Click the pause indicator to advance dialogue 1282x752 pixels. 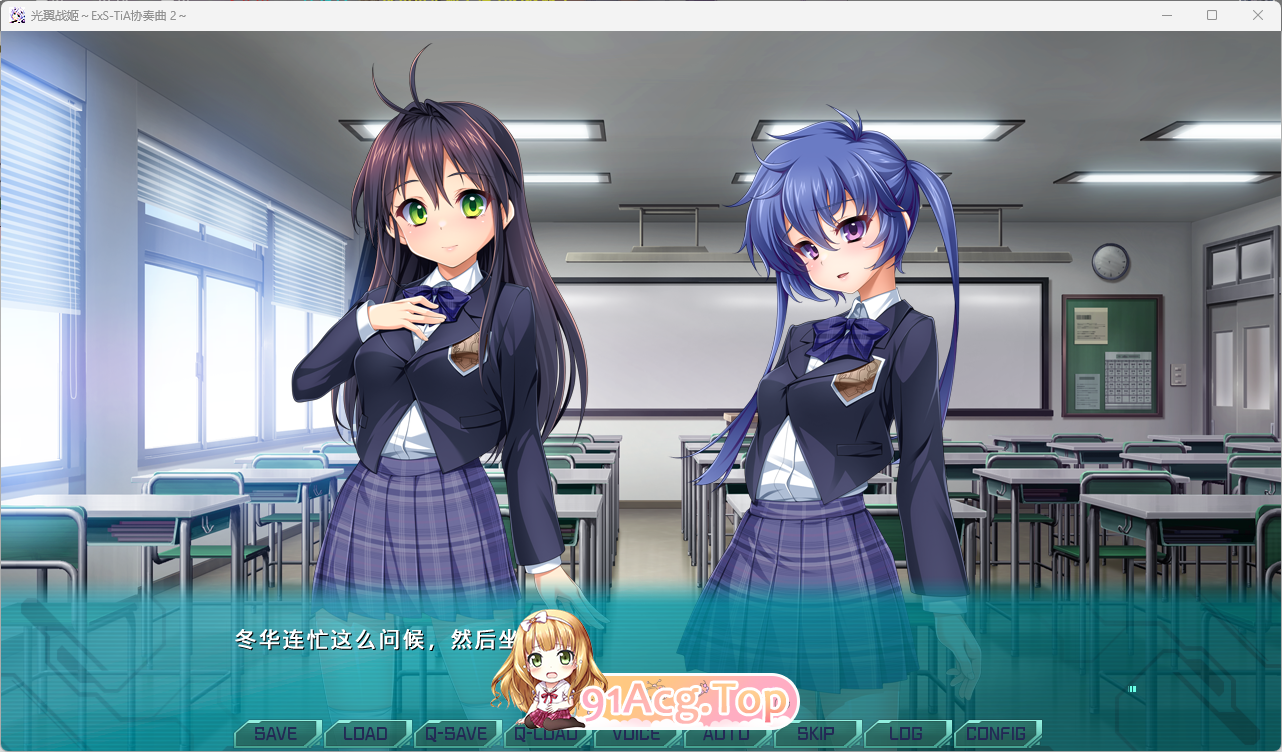tap(1133, 689)
